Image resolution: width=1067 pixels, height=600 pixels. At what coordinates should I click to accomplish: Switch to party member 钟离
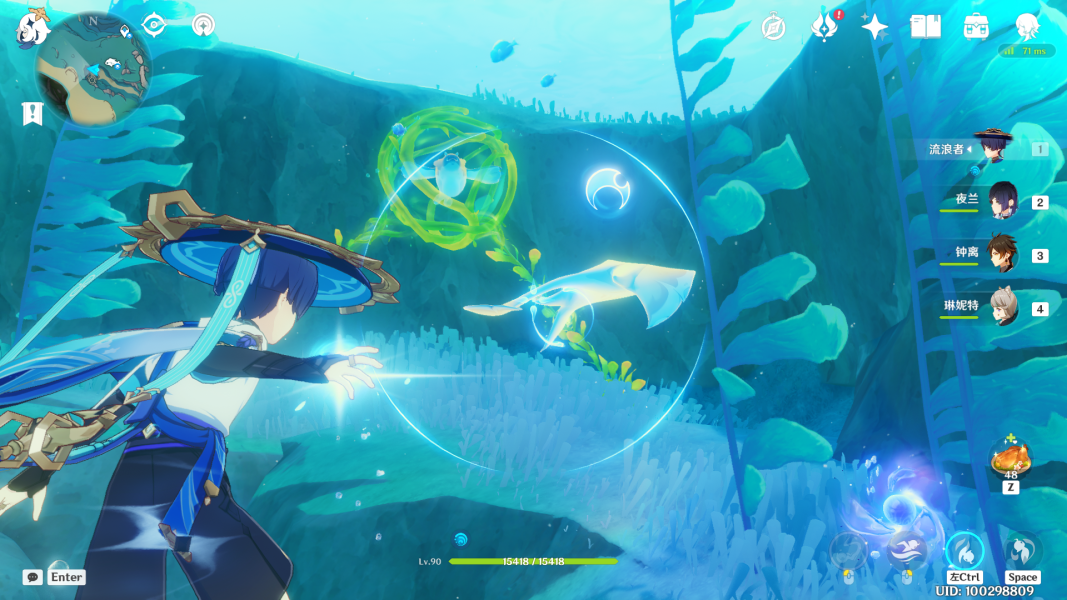tap(1002, 254)
